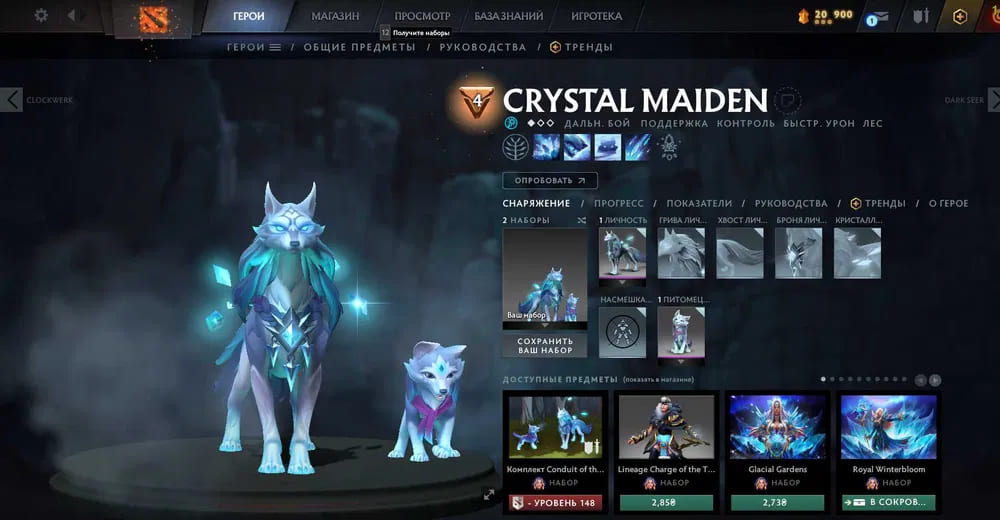Switch to the ПОКАЗАТЕЛИ hero tab
Viewport: 1000px width, 520px height.
point(699,203)
